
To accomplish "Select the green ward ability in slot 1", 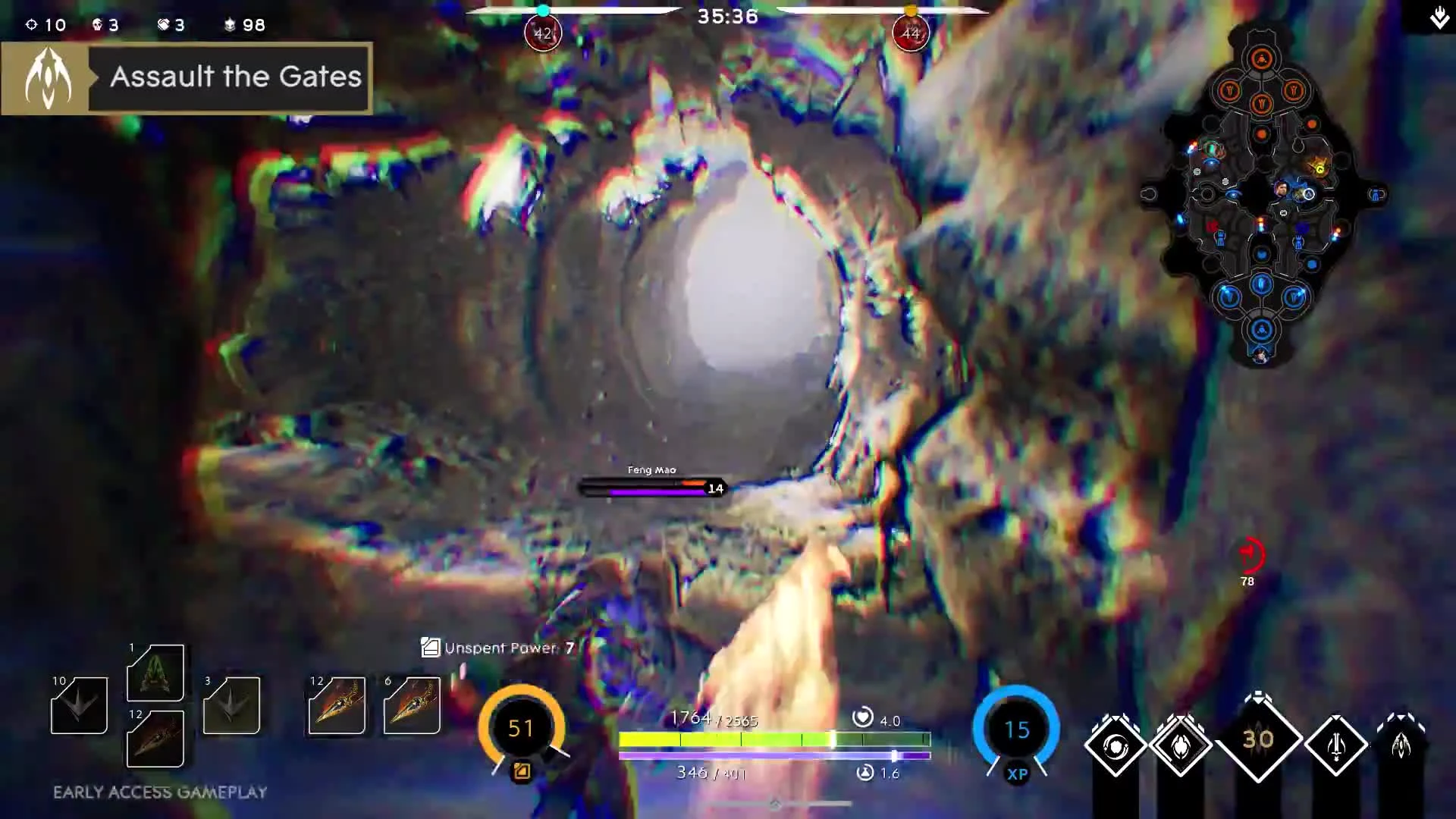I will tap(155, 673).
